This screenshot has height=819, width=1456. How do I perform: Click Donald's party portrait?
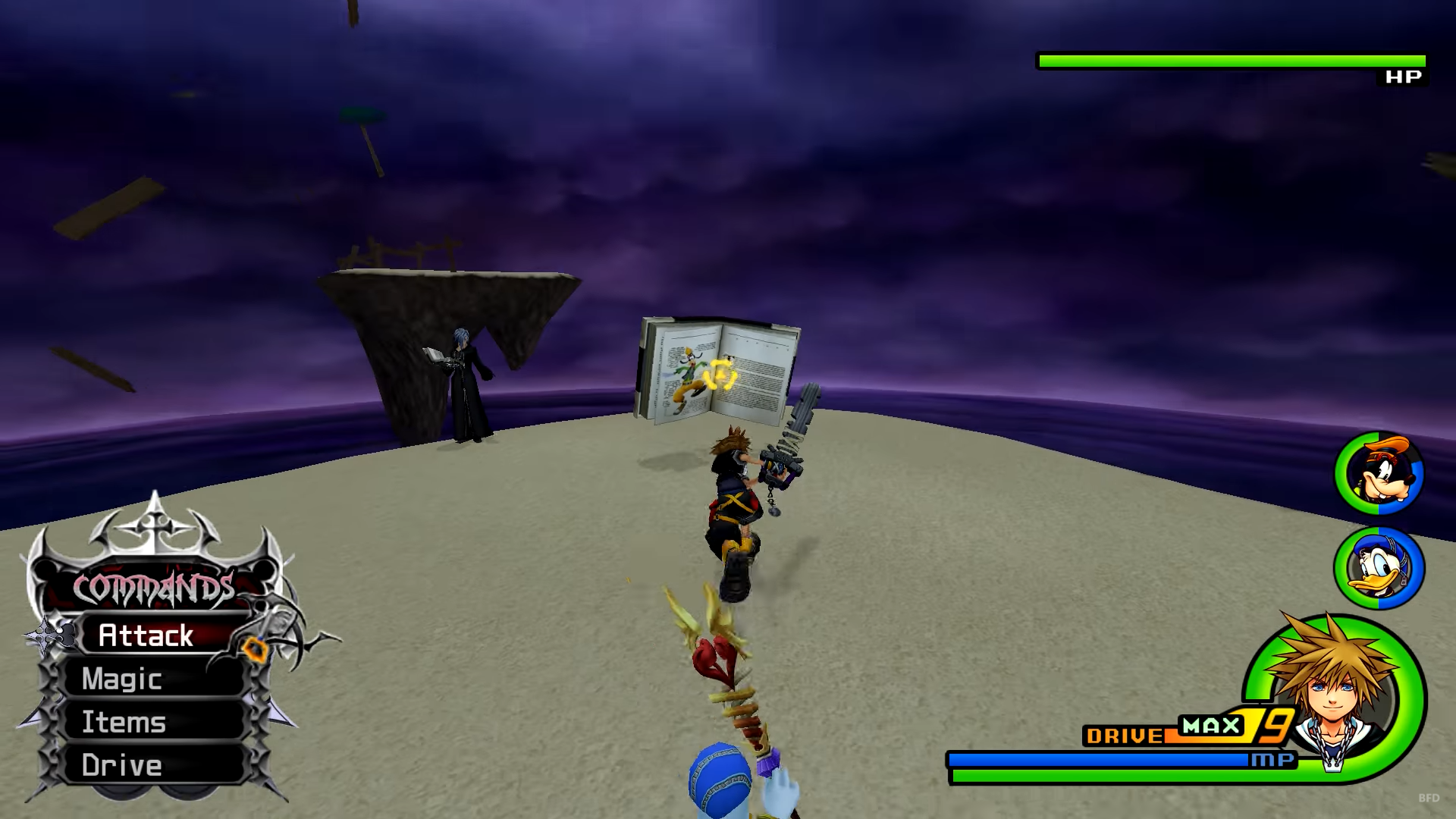point(1379,568)
